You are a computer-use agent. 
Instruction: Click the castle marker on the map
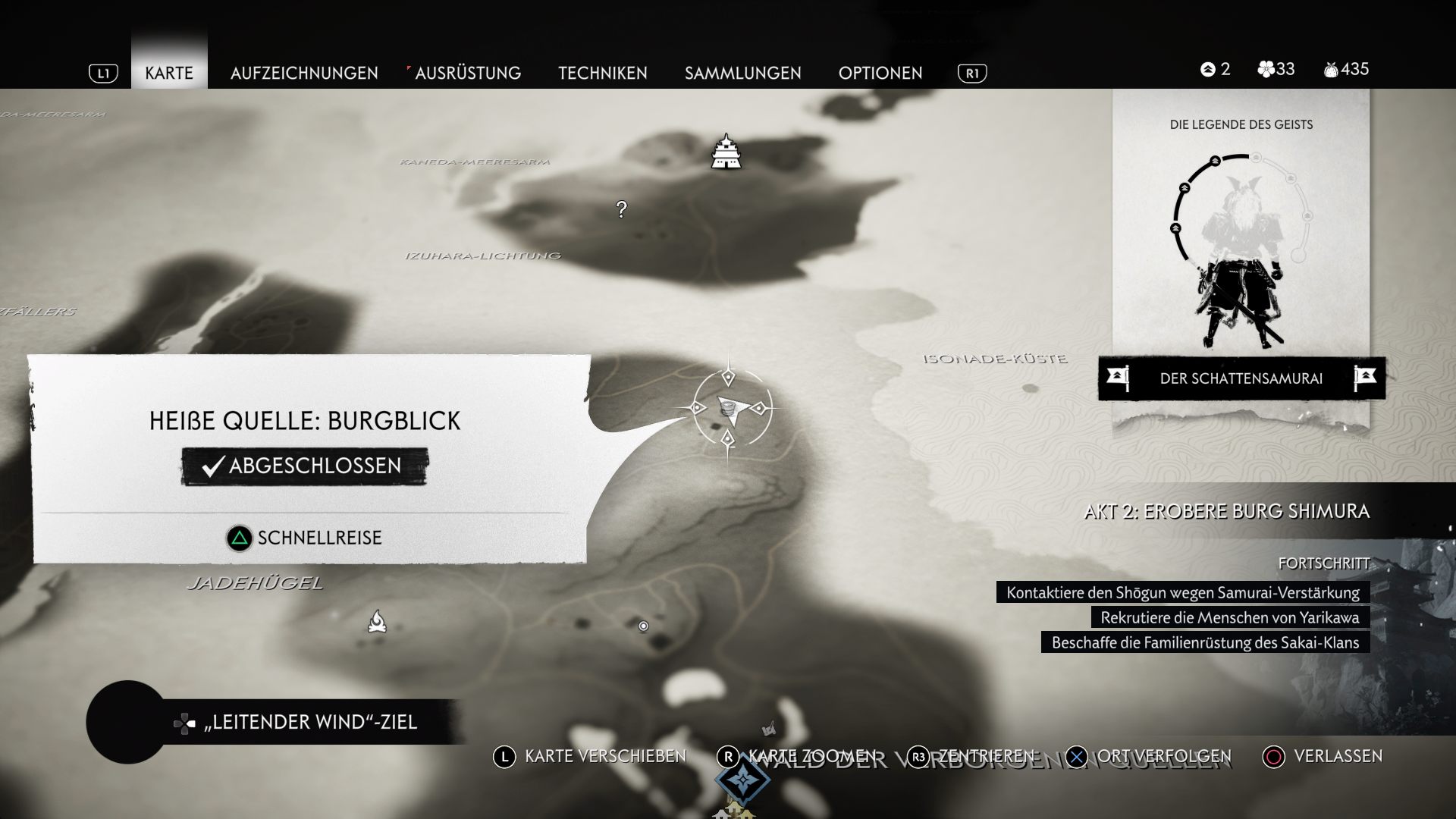coord(726,152)
